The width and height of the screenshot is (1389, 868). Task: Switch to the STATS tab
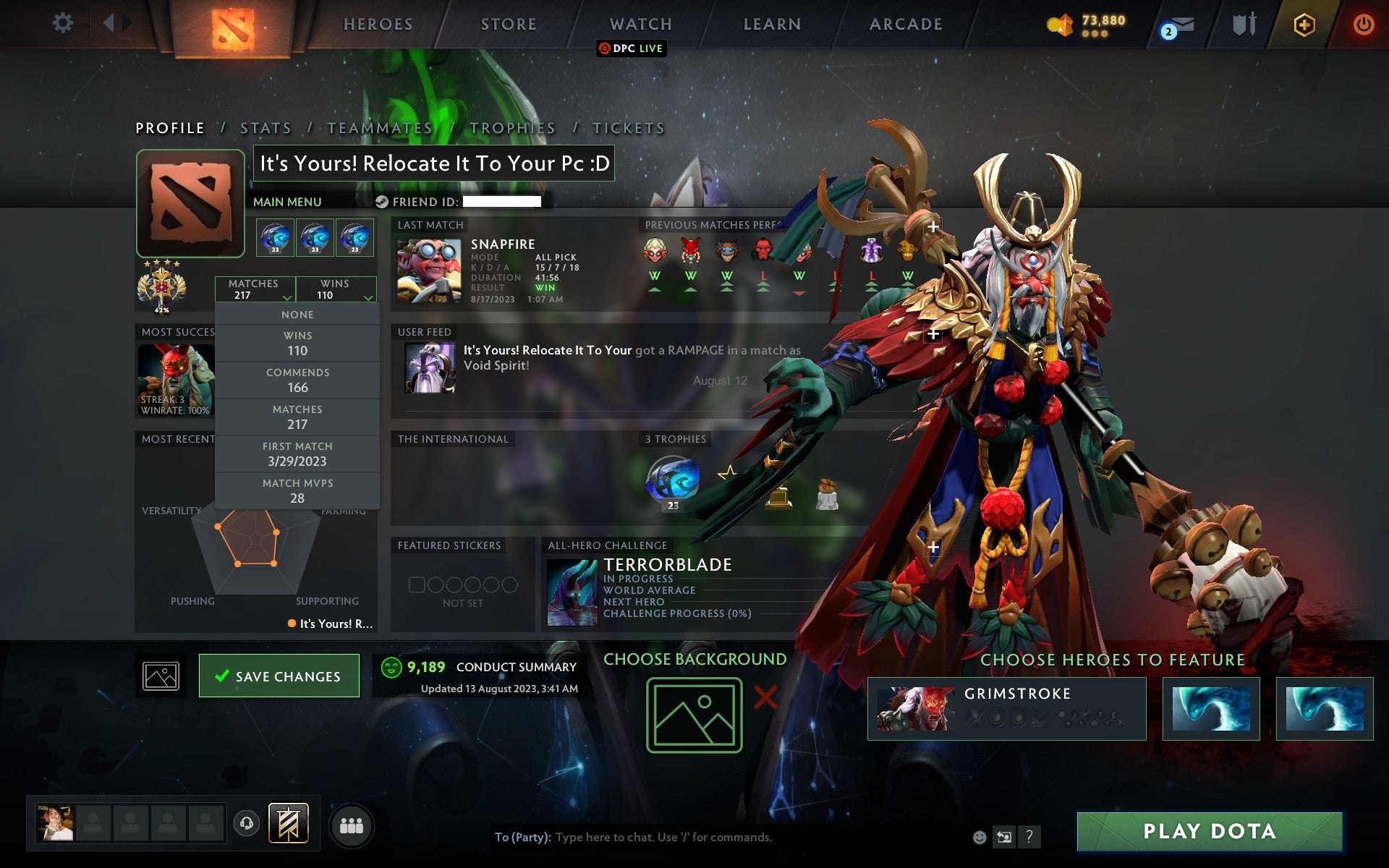(266, 127)
